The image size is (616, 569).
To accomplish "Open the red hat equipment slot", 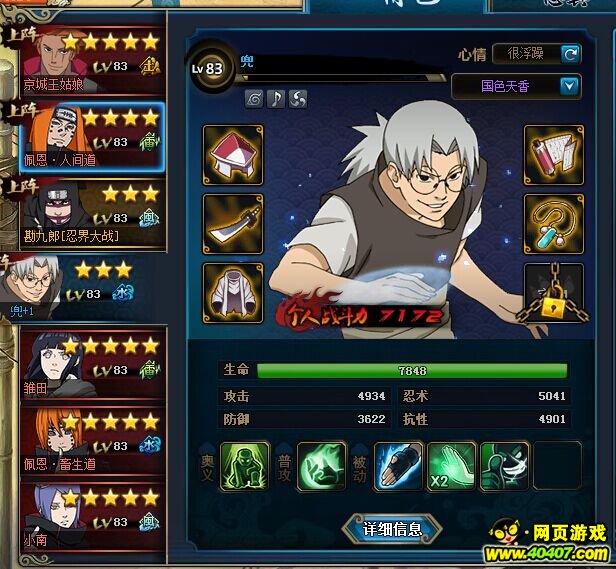I will tap(233, 155).
